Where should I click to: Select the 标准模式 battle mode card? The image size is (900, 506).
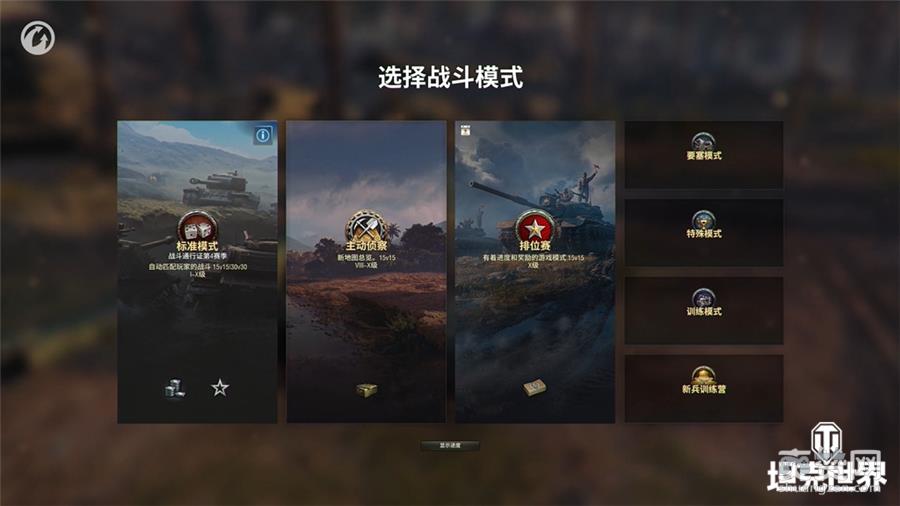197,271
